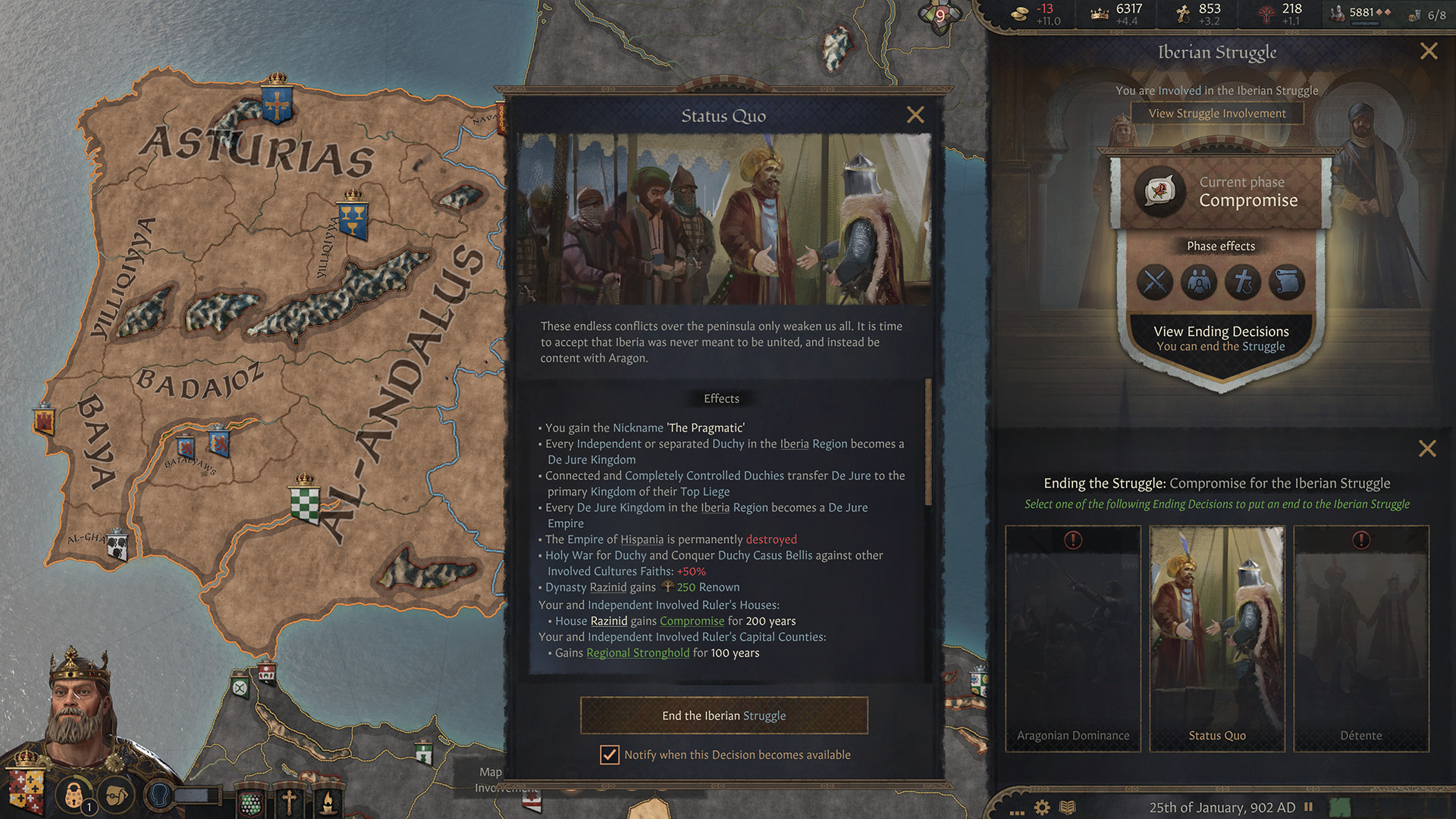Click the character search head icon
The width and height of the screenshot is (1456, 819).
[157, 791]
